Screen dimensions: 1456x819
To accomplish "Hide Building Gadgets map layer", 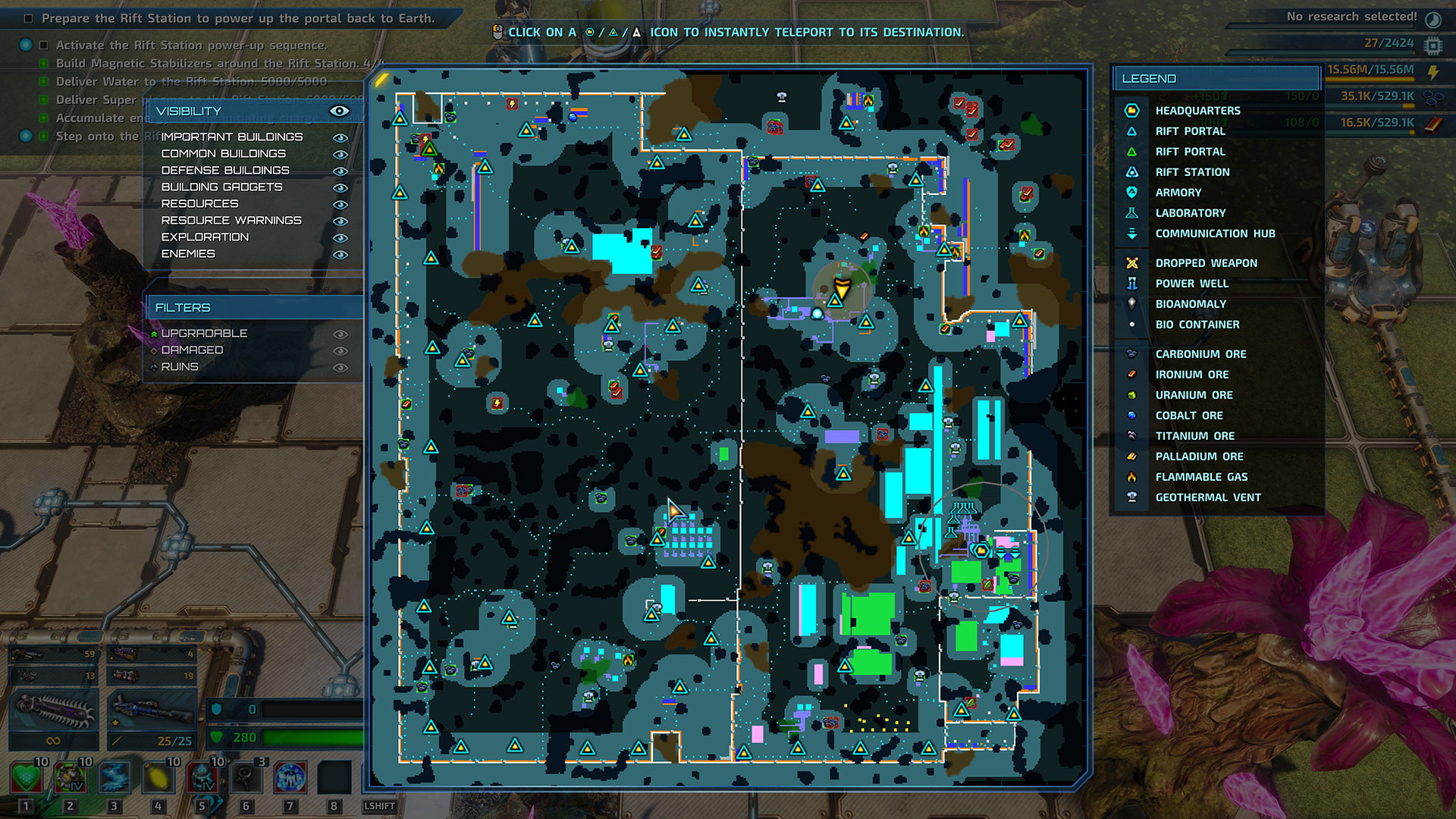I will click(340, 187).
